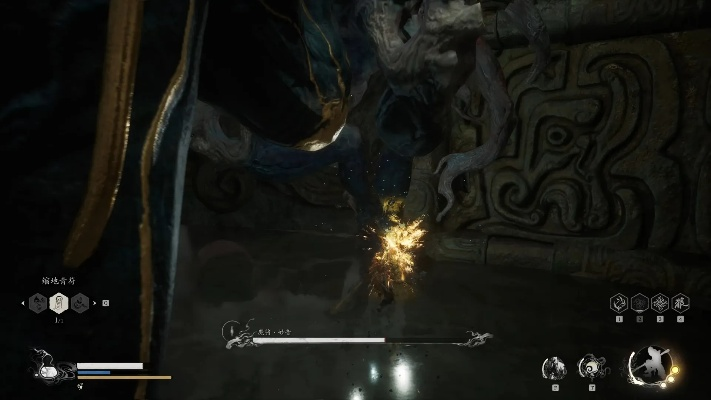Cycle quick items with the left arrow
The image size is (711, 400).
[x=22, y=302]
